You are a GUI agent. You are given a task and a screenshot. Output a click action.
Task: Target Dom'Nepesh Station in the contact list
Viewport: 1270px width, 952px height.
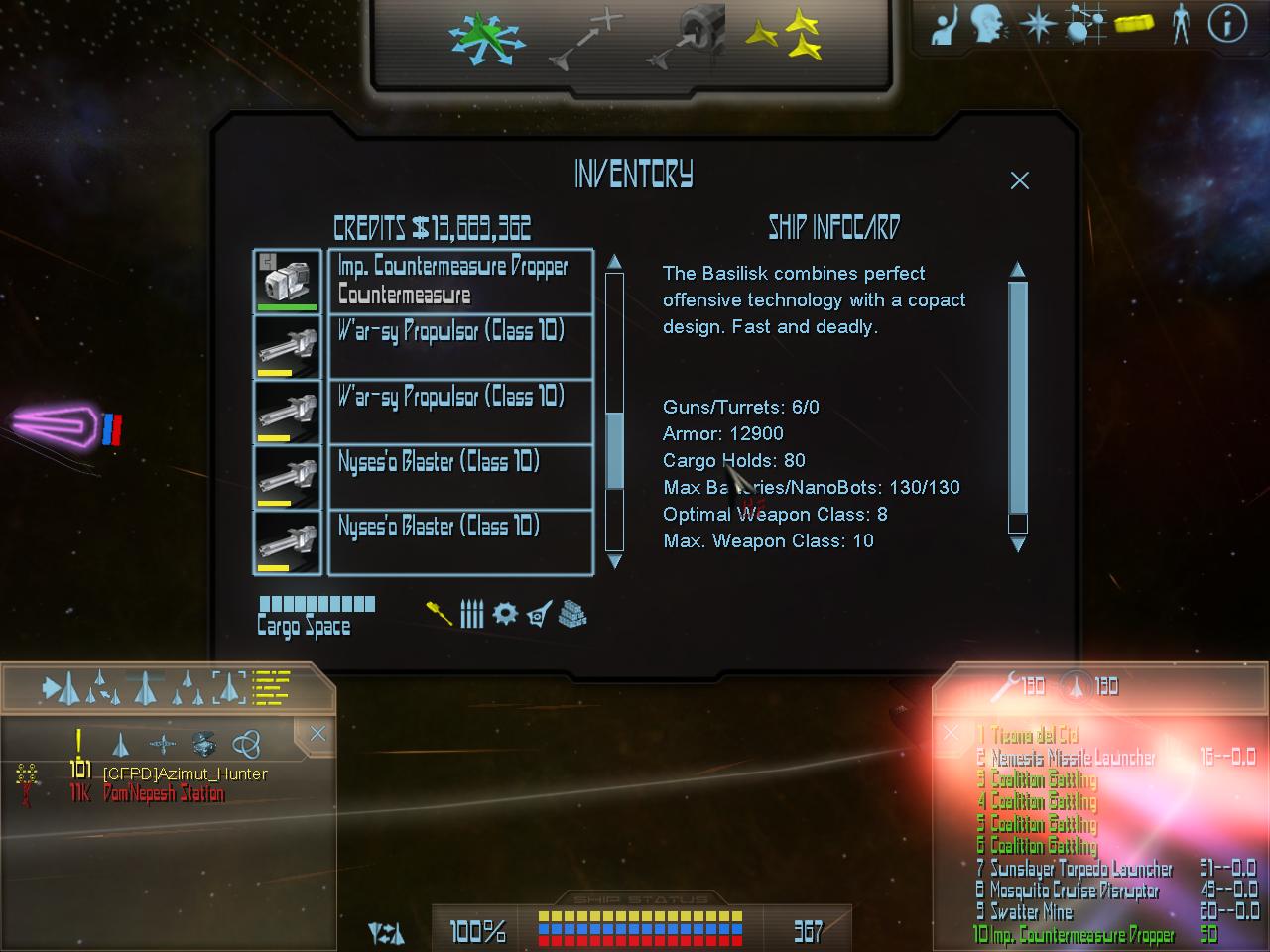[x=164, y=794]
